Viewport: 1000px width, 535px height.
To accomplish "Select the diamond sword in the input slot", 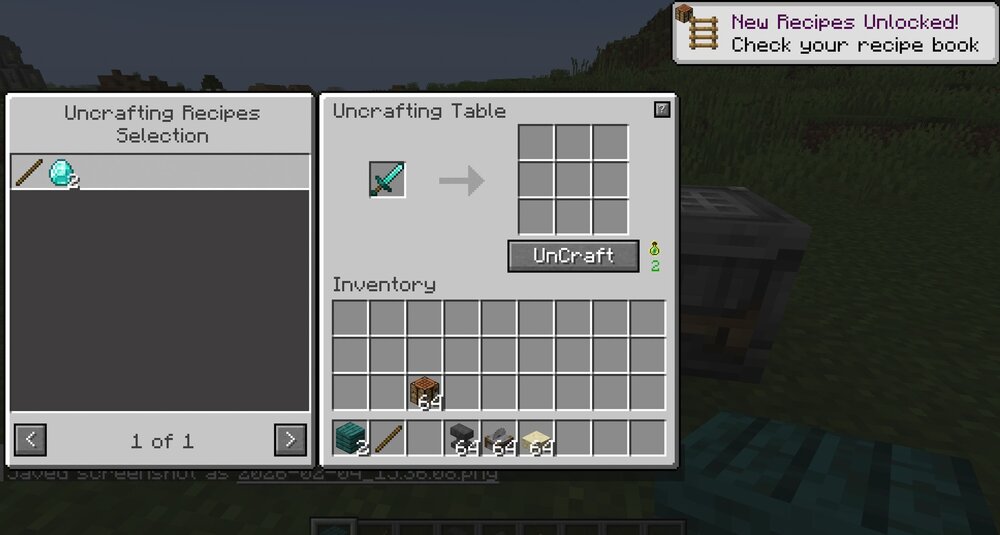I will 387,180.
